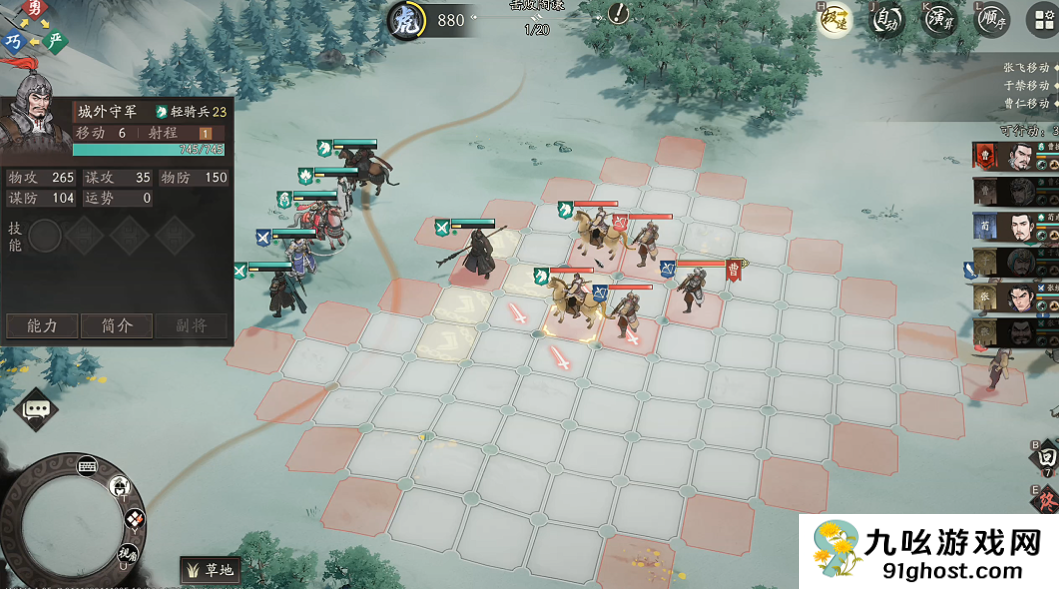Click the objective exclamation mark icon
This screenshot has width=1059, height=589.
coord(620,14)
